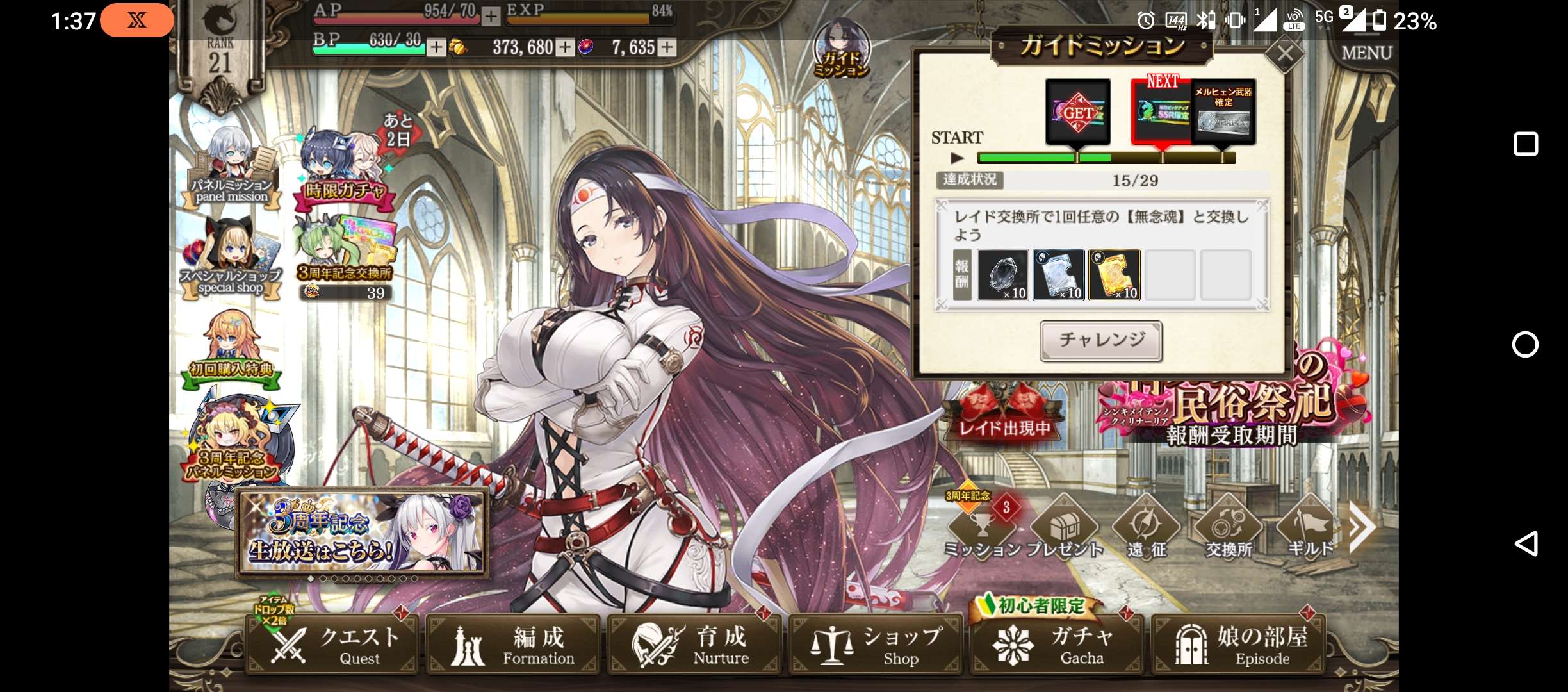The image size is (1568, 692).
Task: Add more AP with the plus button
Action: pyautogui.click(x=491, y=16)
